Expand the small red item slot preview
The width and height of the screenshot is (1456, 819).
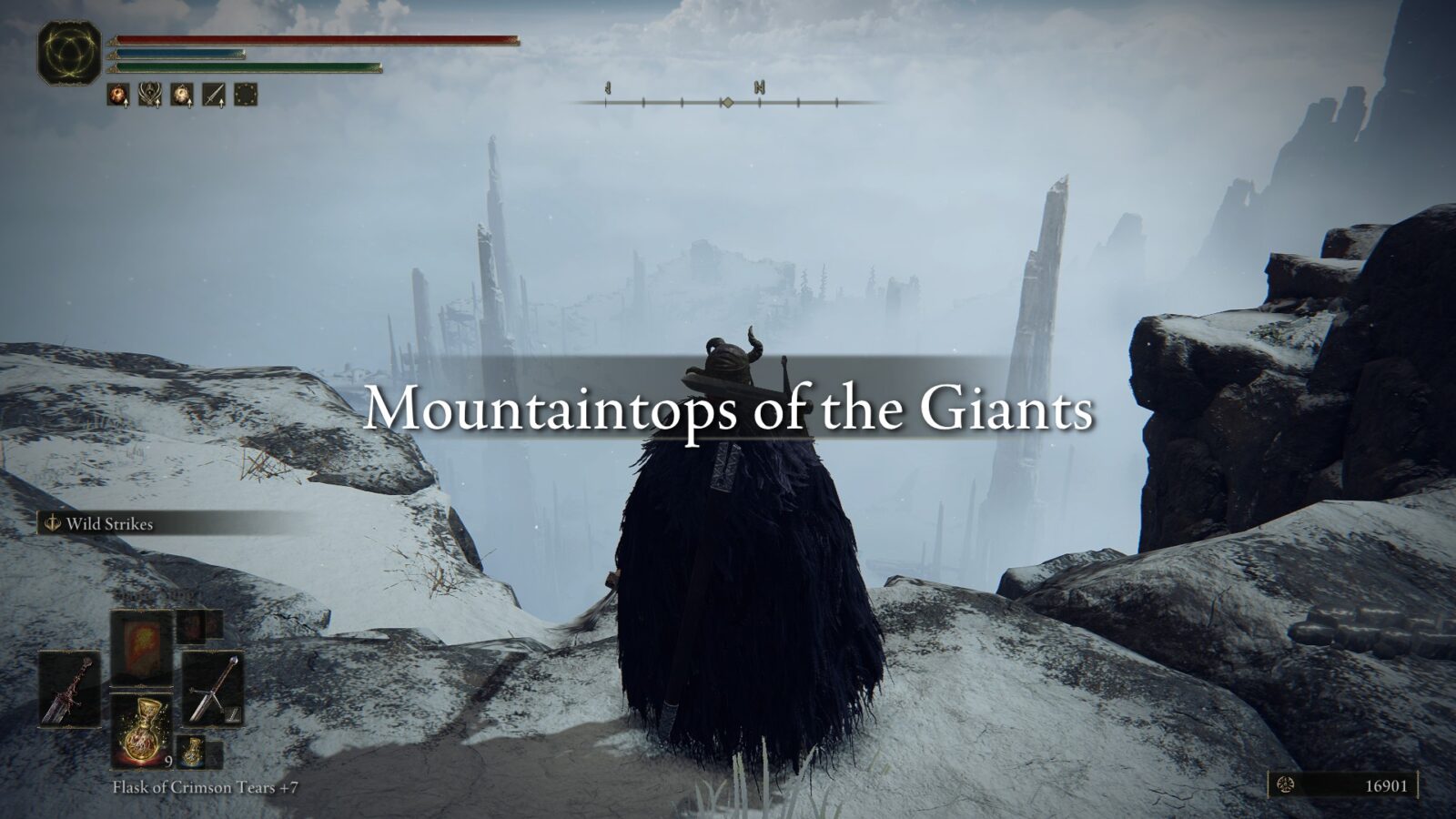click(x=192, y=627)
